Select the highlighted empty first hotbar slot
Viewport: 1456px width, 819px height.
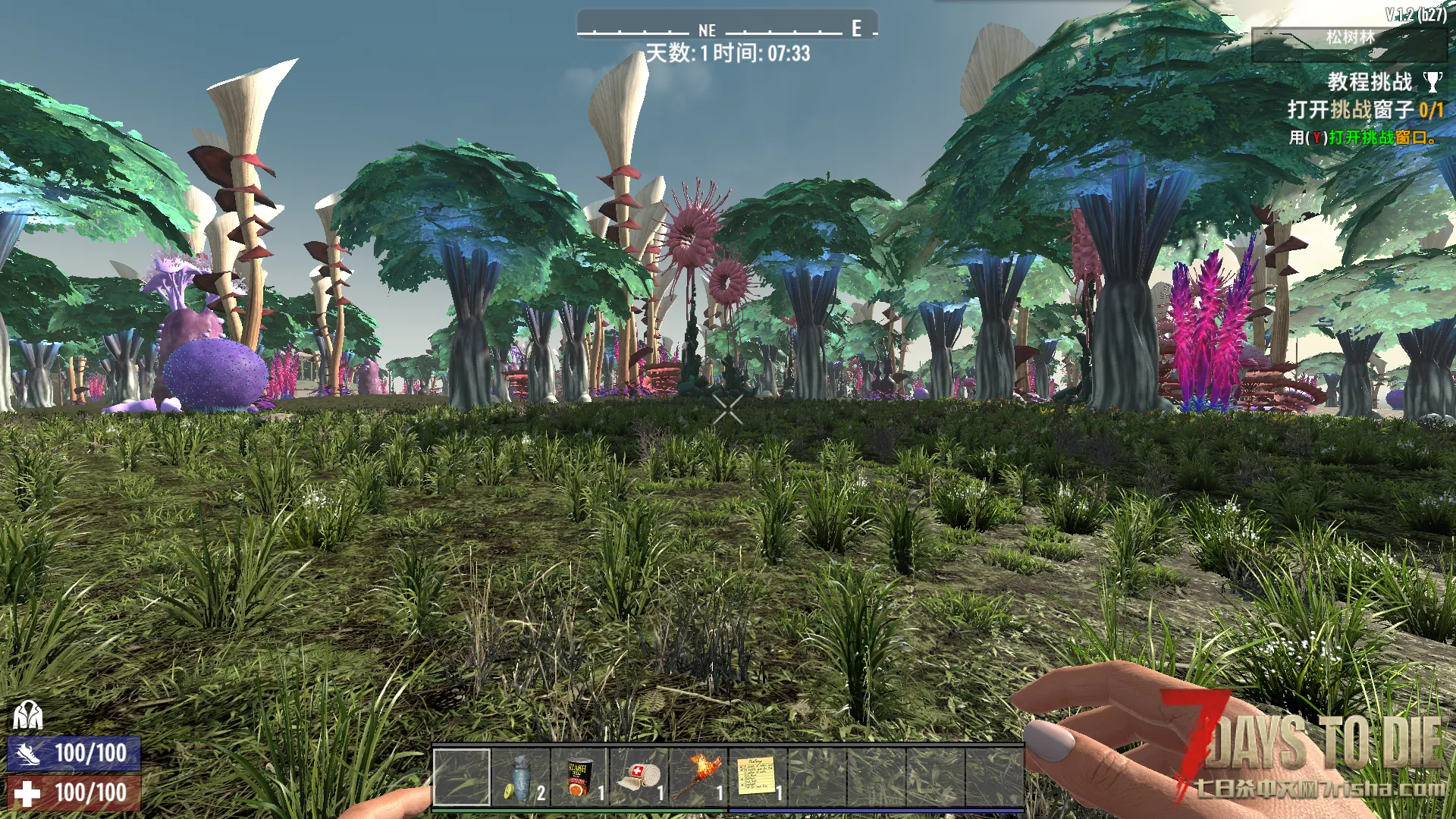pos(462,777)
